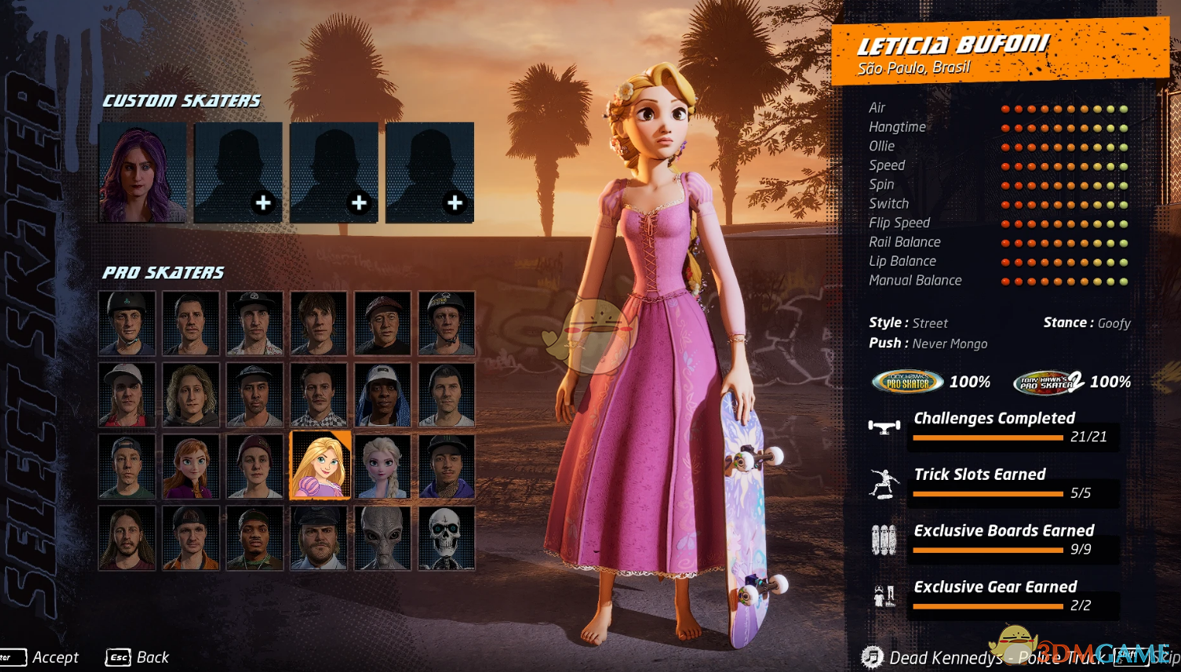Choose the skater with blue bandana and white cap

[x=383, y=394]
